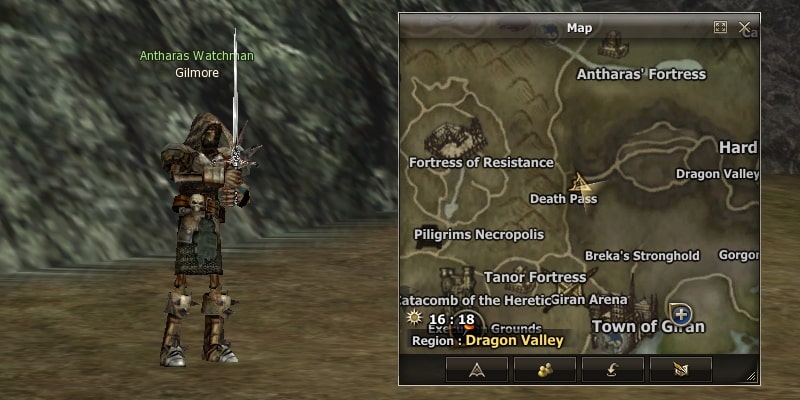Close the Map window
This screenshot has height=400, width=800.
click(745, 28)
